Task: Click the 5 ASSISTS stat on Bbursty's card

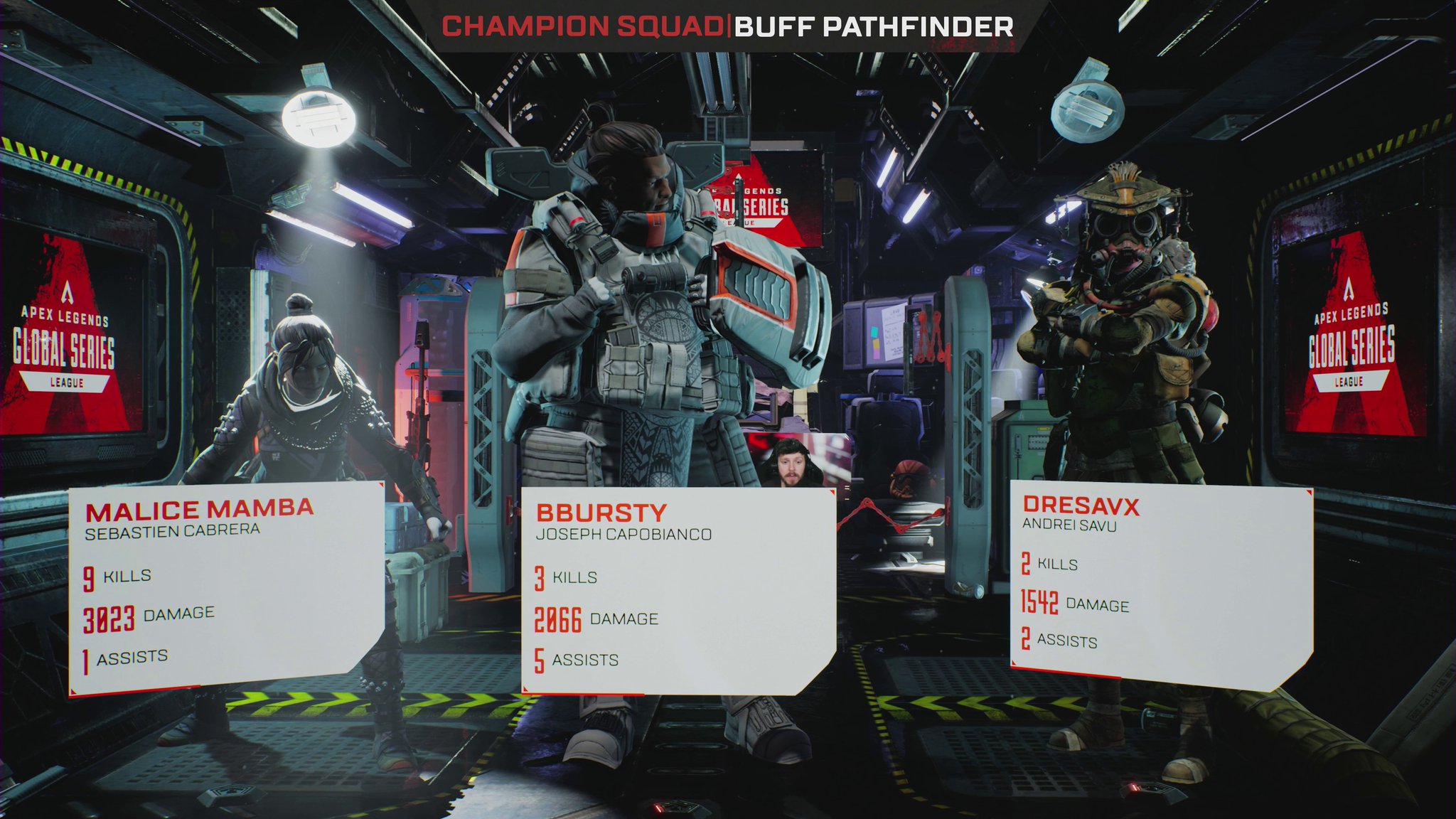Action: click(576, 660)
